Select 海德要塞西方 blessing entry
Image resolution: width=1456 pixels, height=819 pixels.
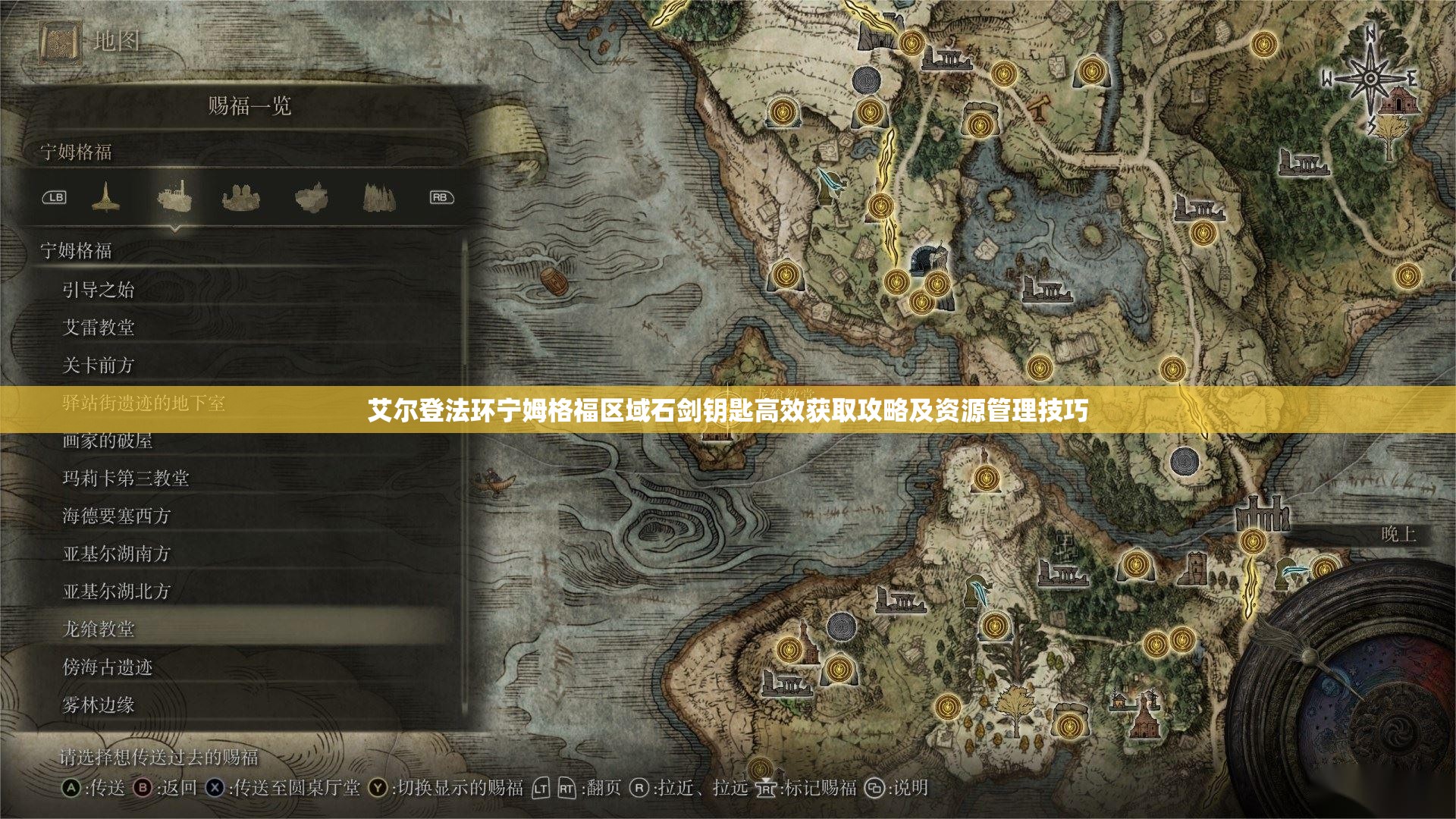pyautogui.click(x=118, y=517)
